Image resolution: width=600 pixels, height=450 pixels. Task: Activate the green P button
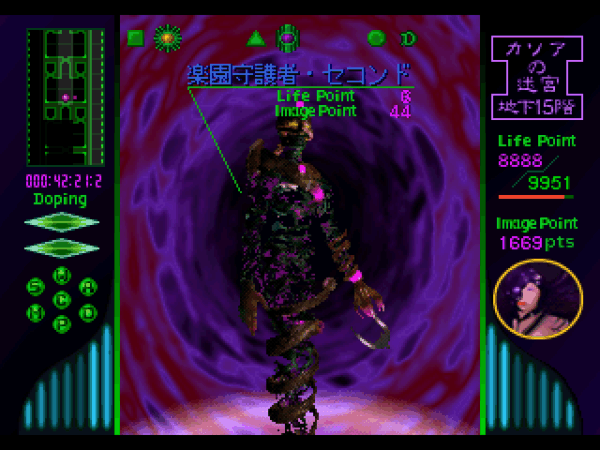coord(62,323)
